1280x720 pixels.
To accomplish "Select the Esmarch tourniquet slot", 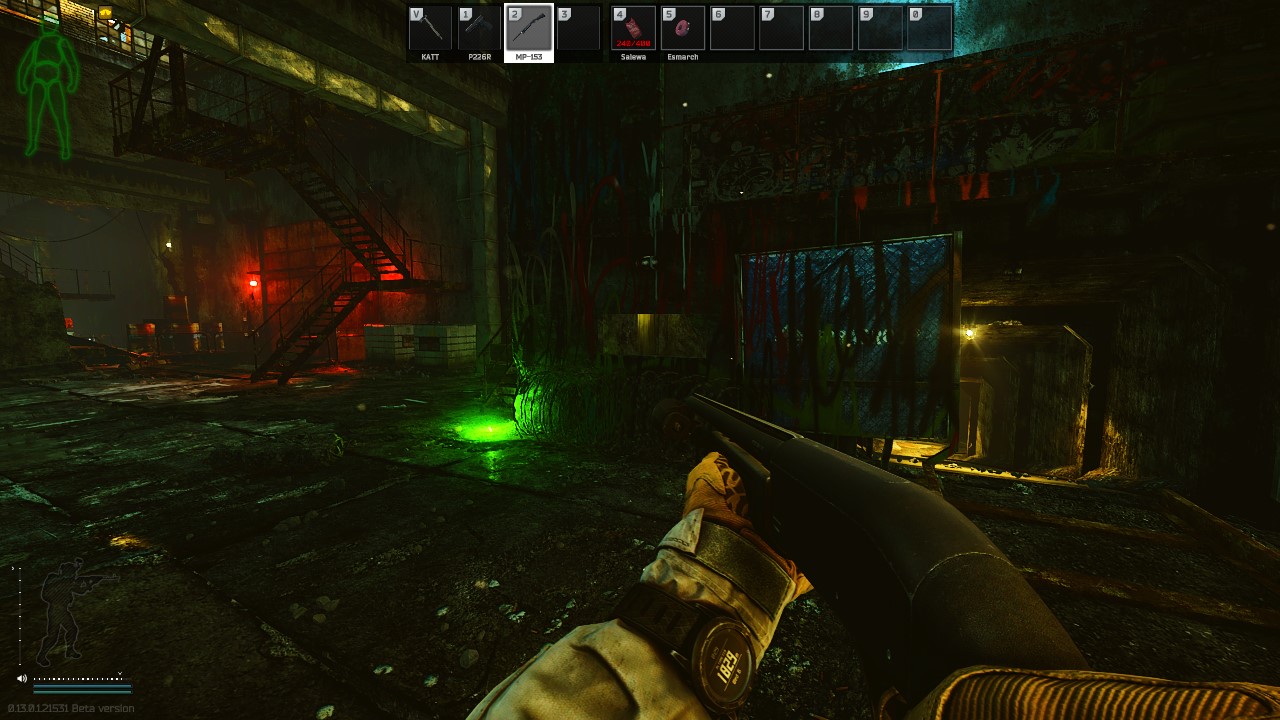I will [x=683, y=29].
